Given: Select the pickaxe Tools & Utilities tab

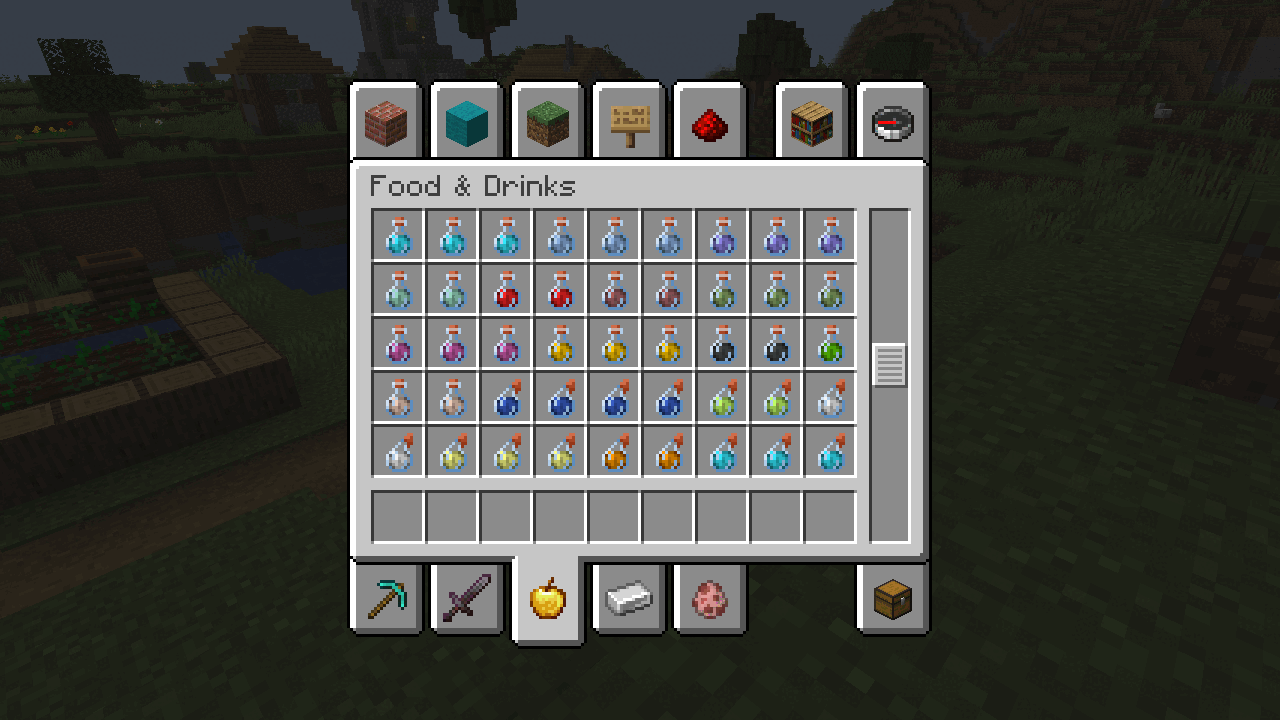Looking at the screenshot, I should coord(386,597).
